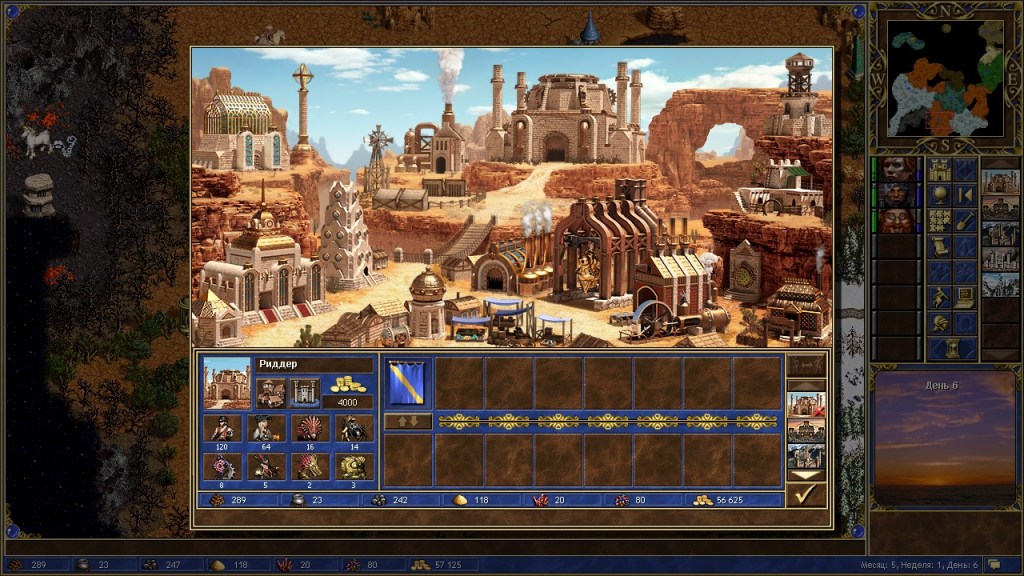Select the creature dwelling showing 64
Image resolution: width=1024 pixels, height=576 pixels.
pos(265,428)
